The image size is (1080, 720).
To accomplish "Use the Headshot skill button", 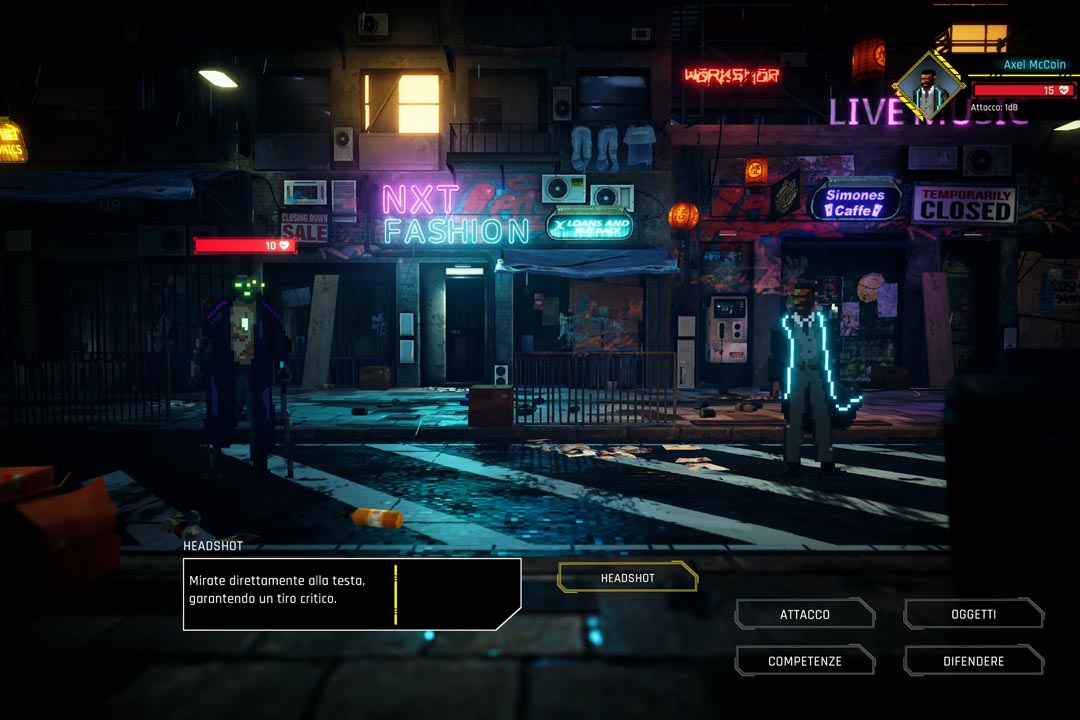I will [x=627, y=578].
